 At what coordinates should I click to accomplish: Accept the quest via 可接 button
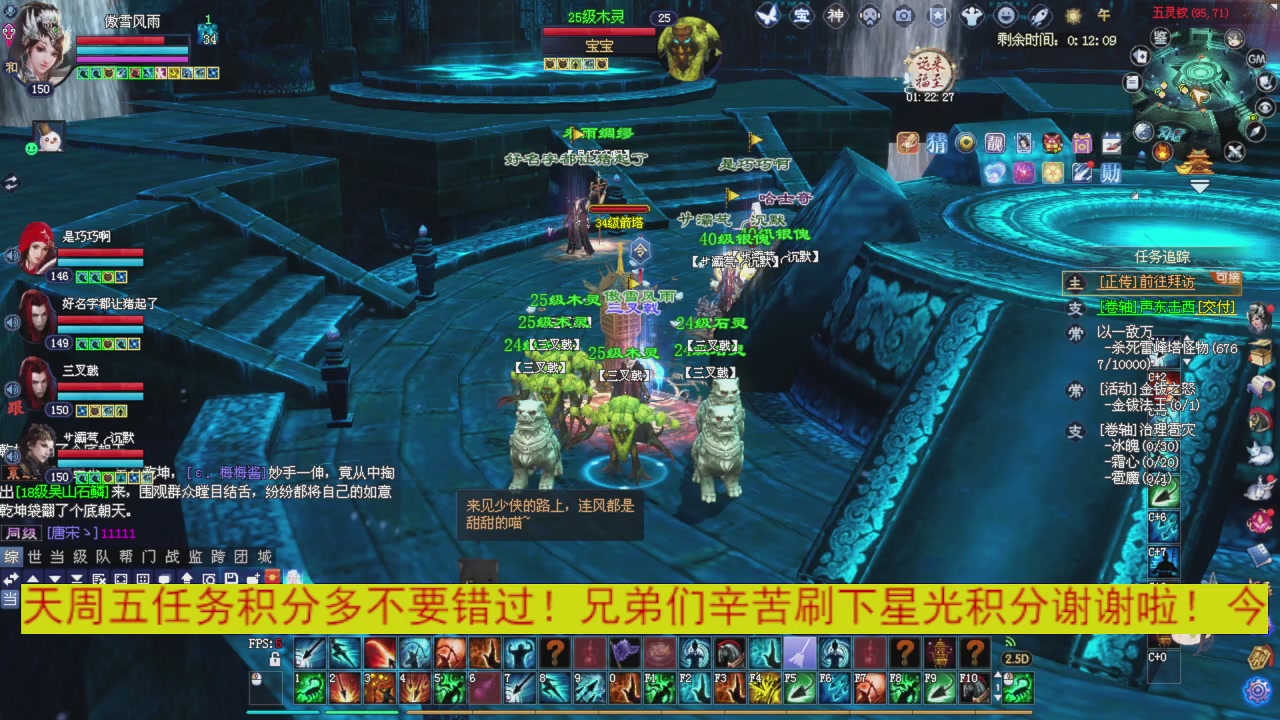1227,279
